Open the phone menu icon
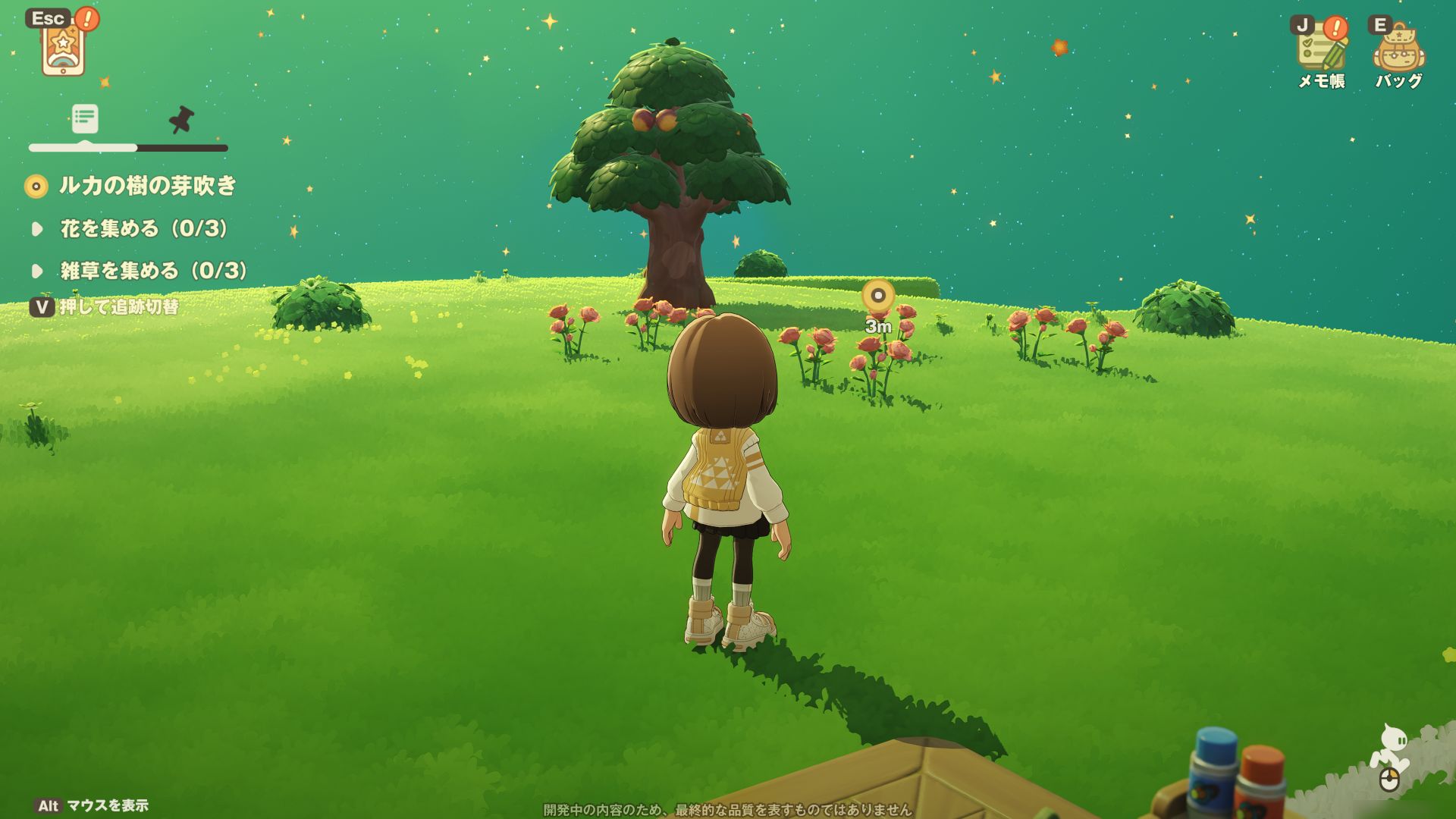 point(64,47)
